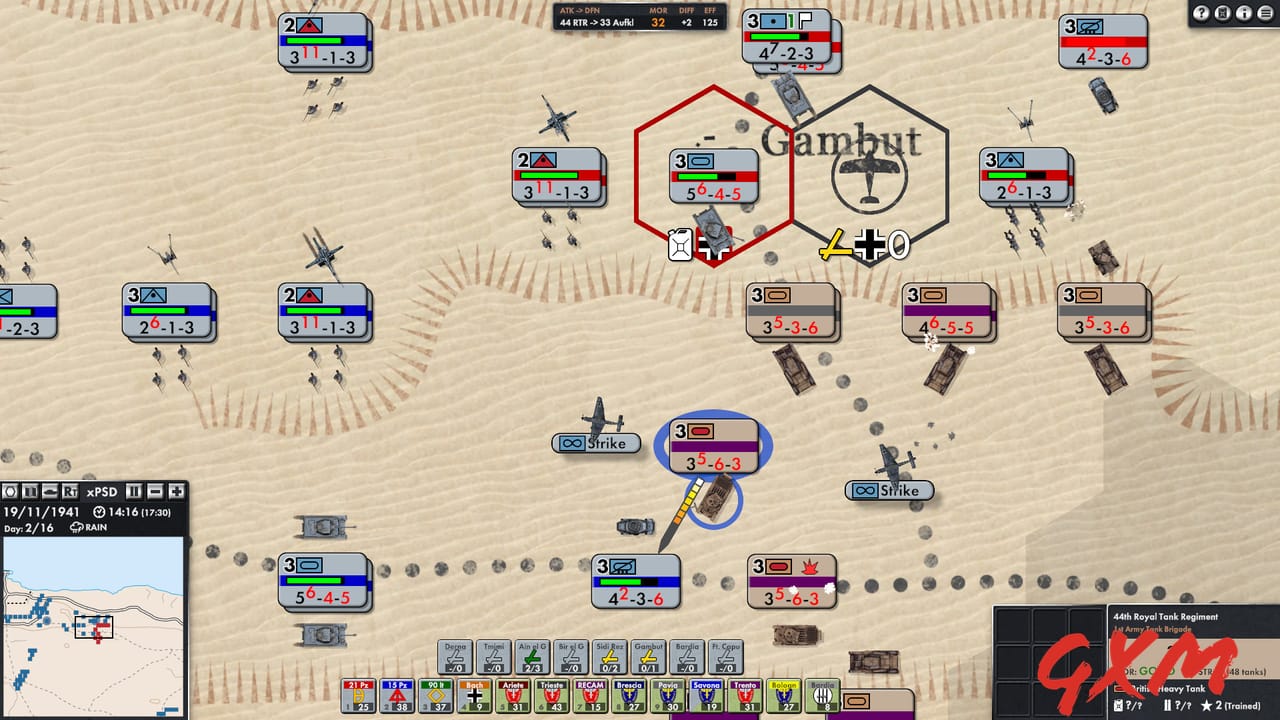Select the 21 Pz formation tab
The width and height of the screenshot is (1280, 720).
[358, 694]
